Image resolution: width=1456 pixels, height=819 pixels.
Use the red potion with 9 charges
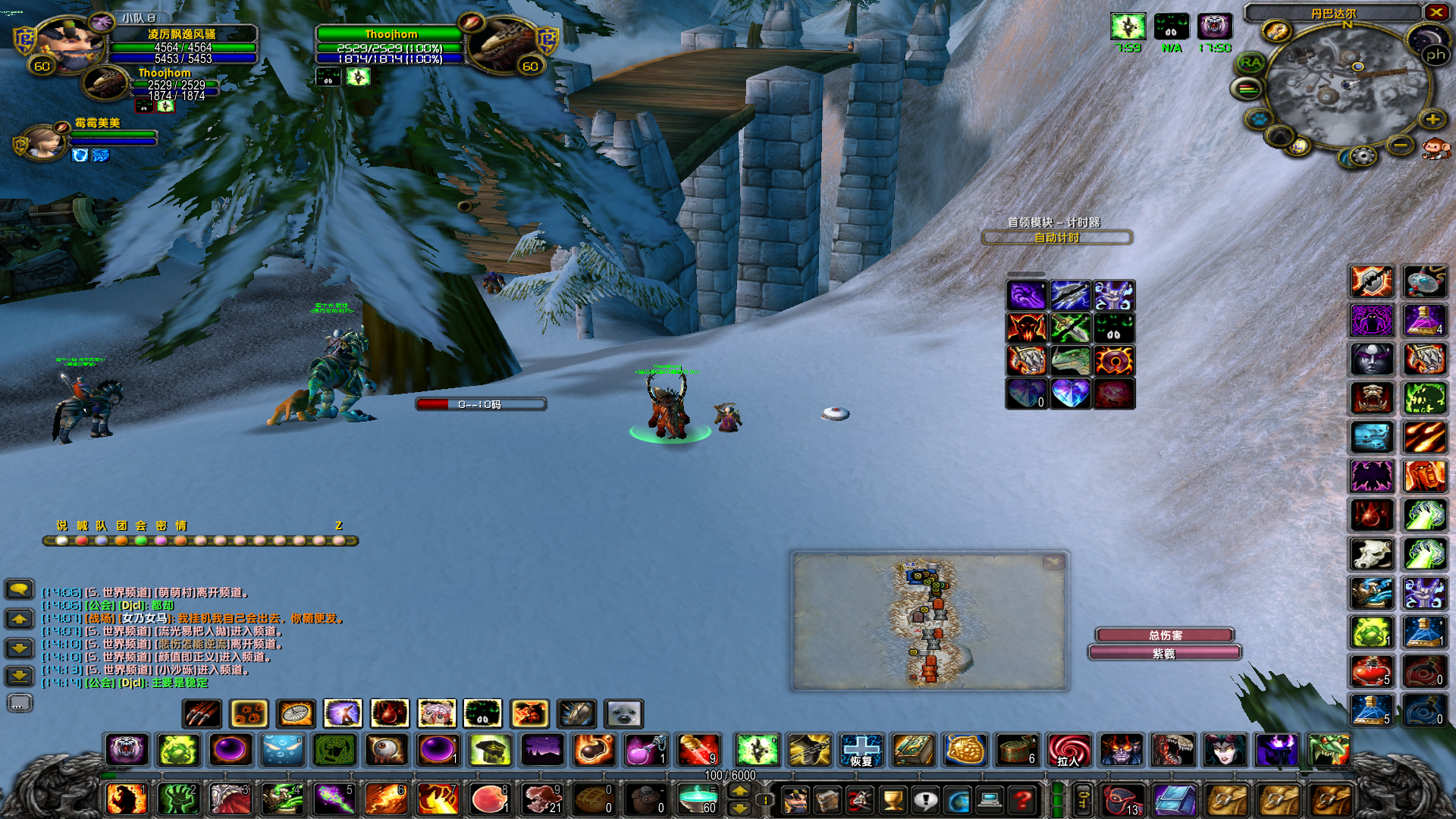tap(699, 750)
